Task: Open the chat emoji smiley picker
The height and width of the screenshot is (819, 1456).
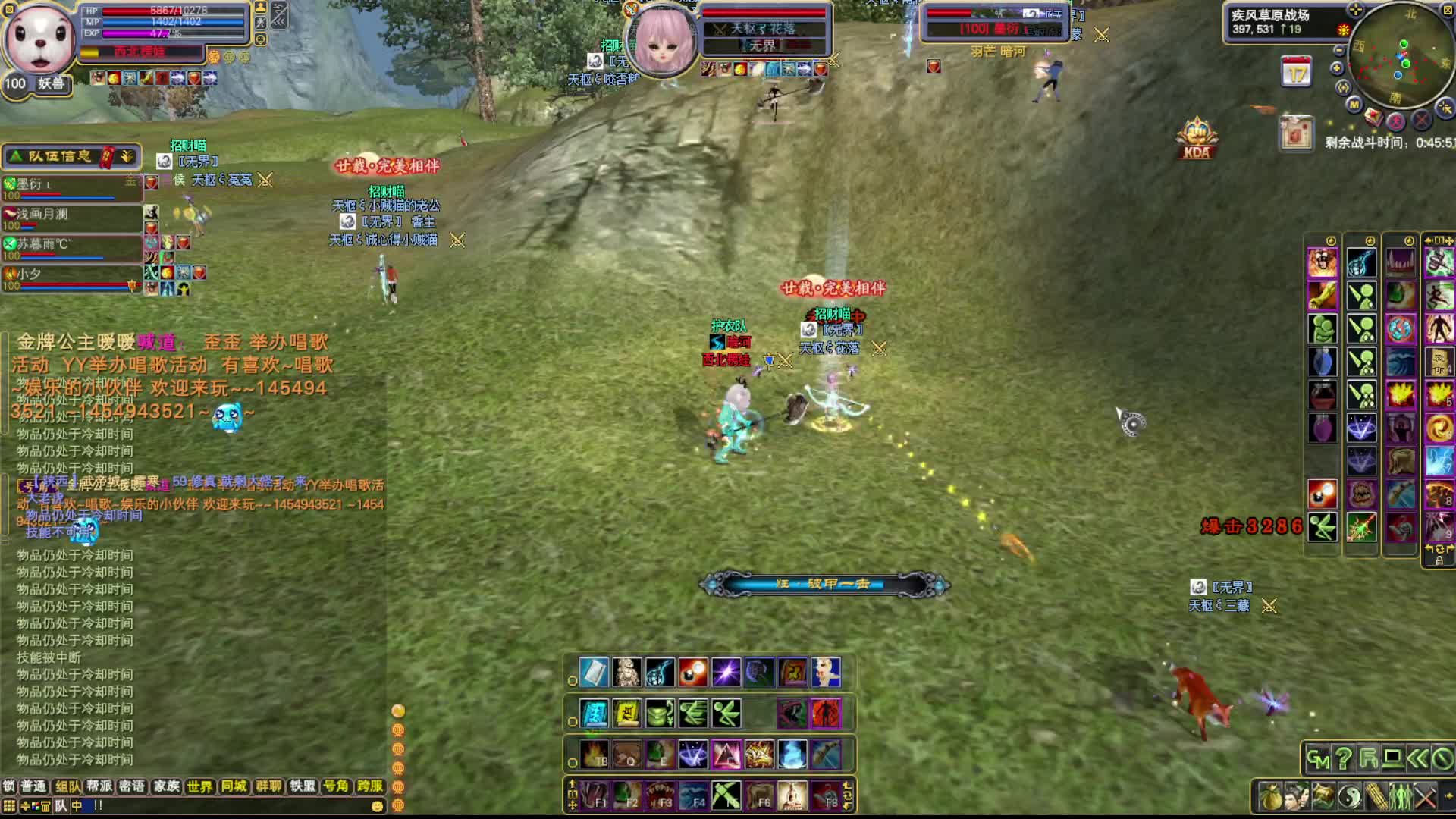Action: [377, 806]
